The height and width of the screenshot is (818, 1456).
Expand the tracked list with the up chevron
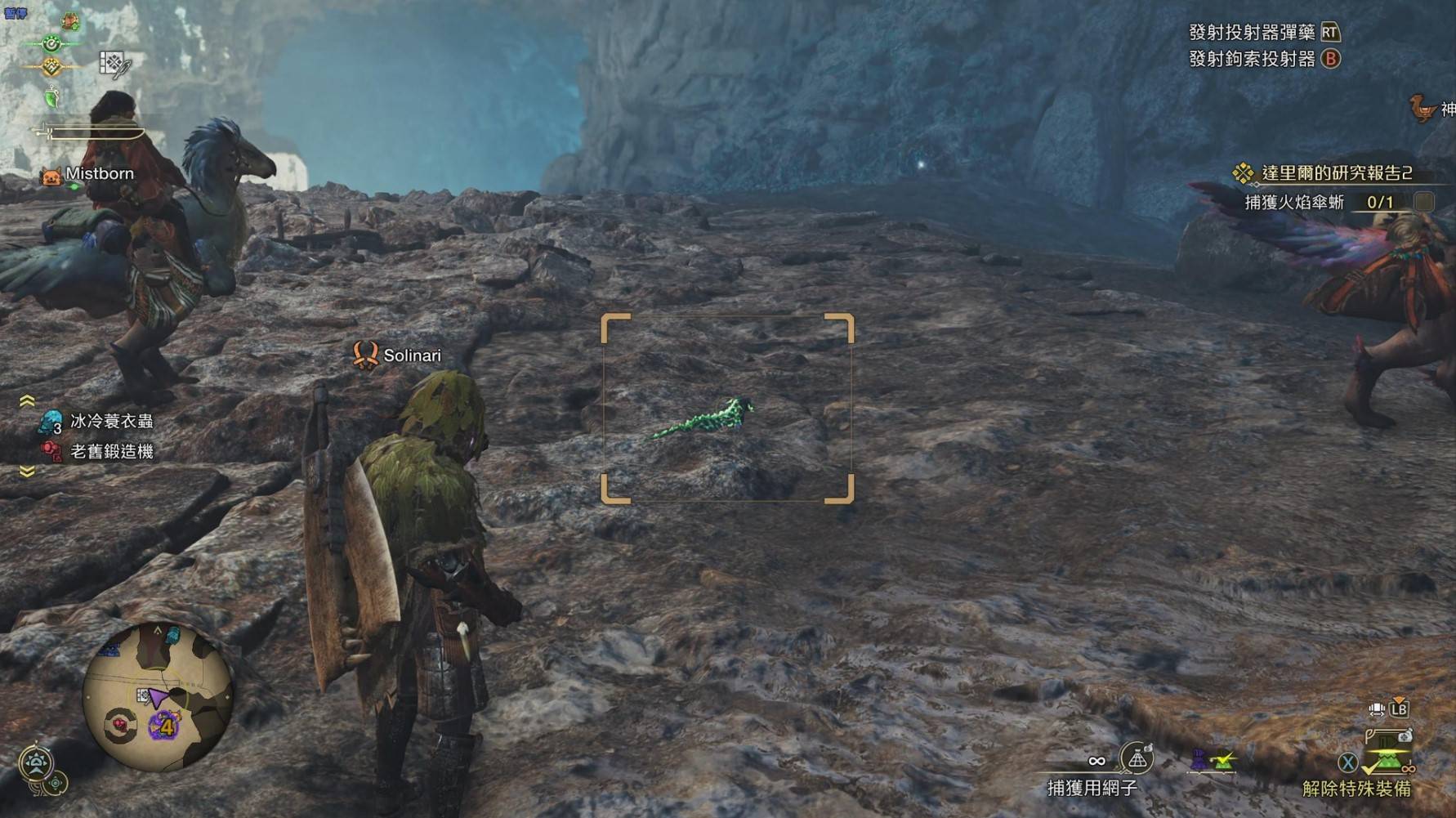pos(27,400)
